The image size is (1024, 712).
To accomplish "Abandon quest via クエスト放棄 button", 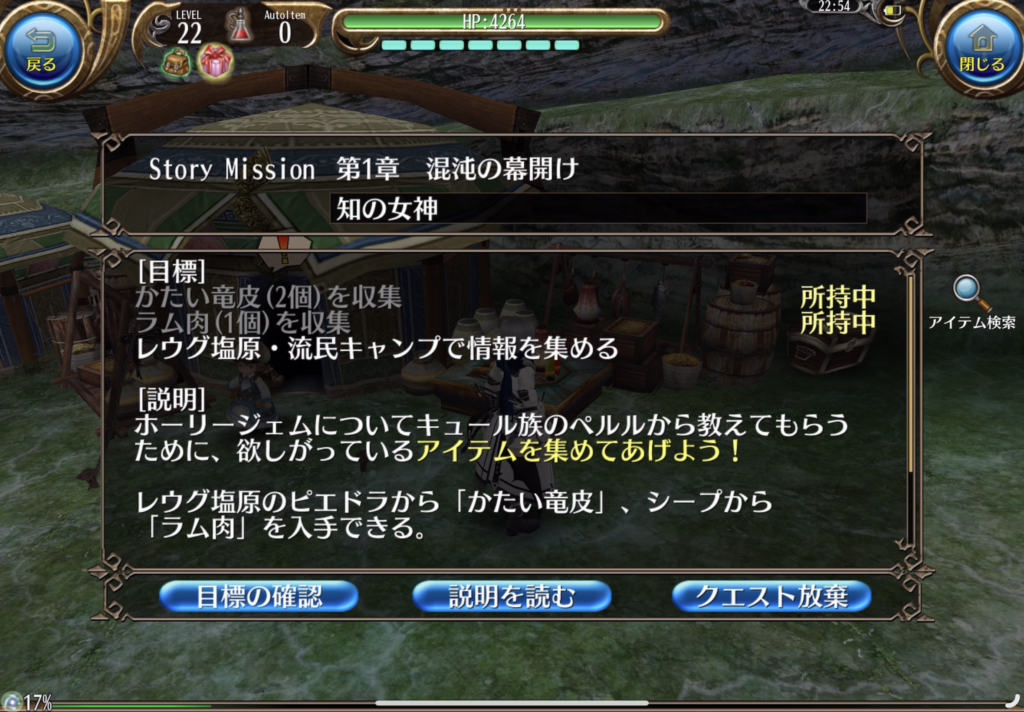I will 771,597.
